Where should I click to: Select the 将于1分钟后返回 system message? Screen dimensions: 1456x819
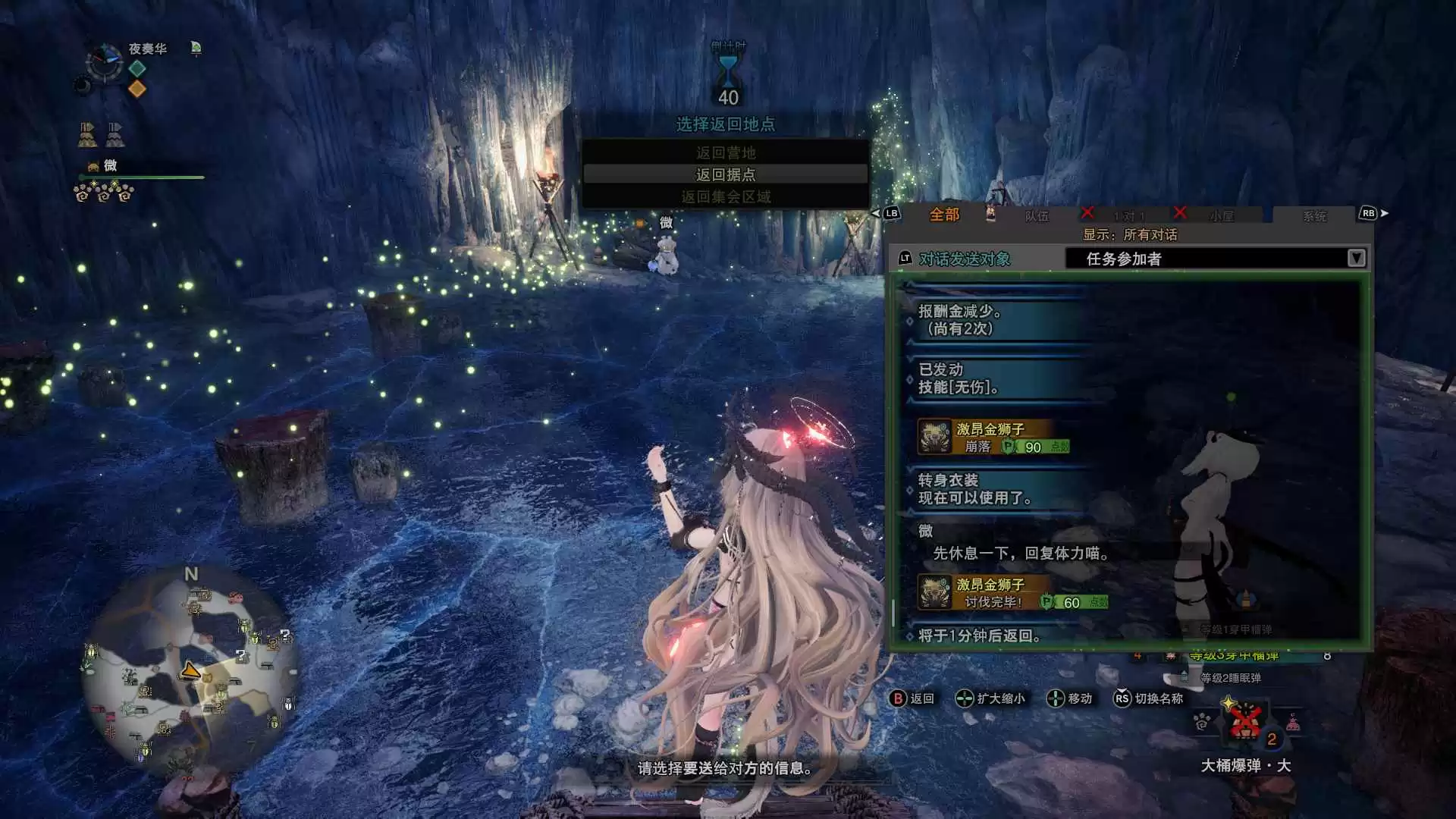979,635
